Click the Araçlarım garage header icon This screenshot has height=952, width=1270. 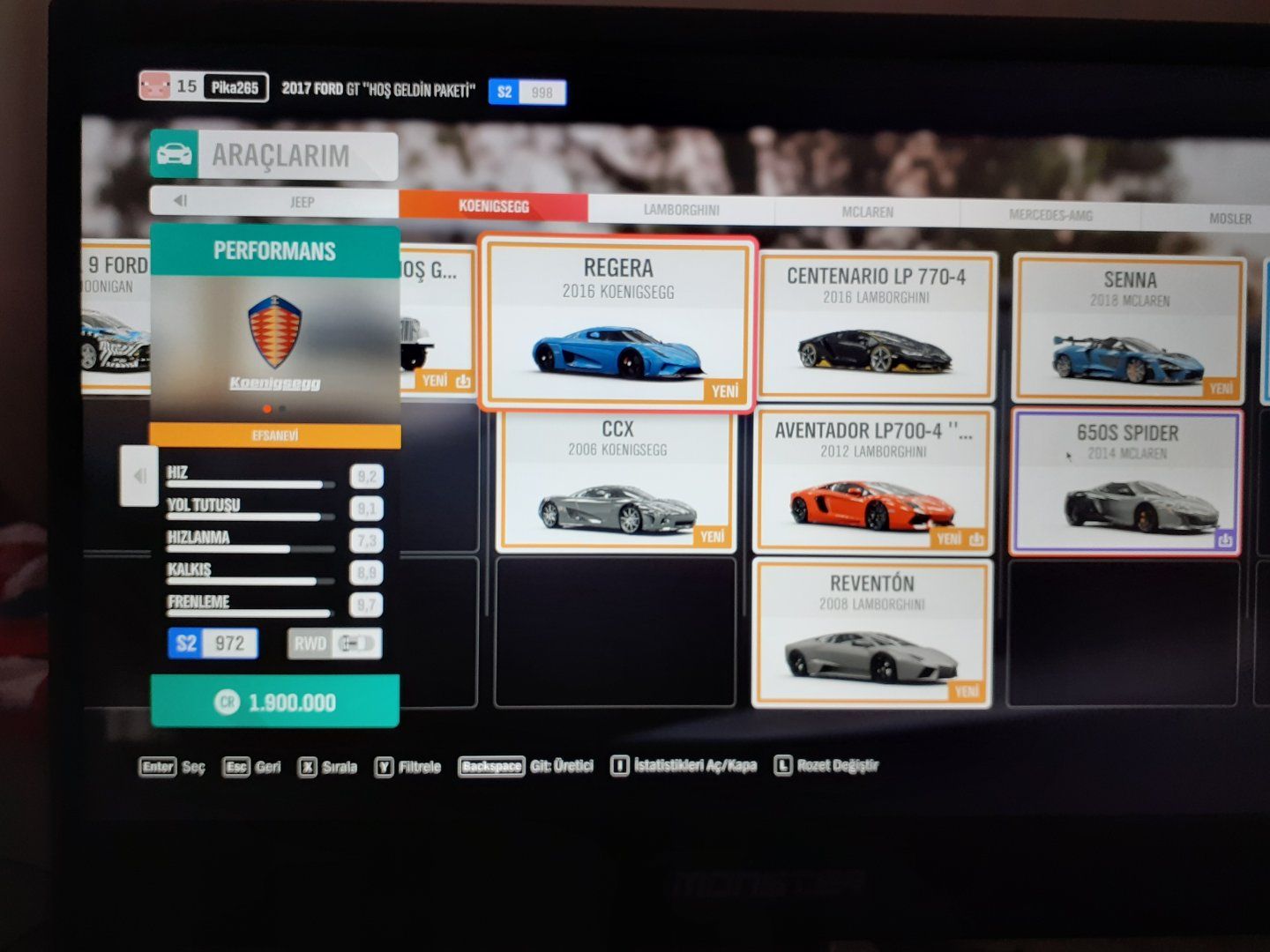[x=174, y=154]
